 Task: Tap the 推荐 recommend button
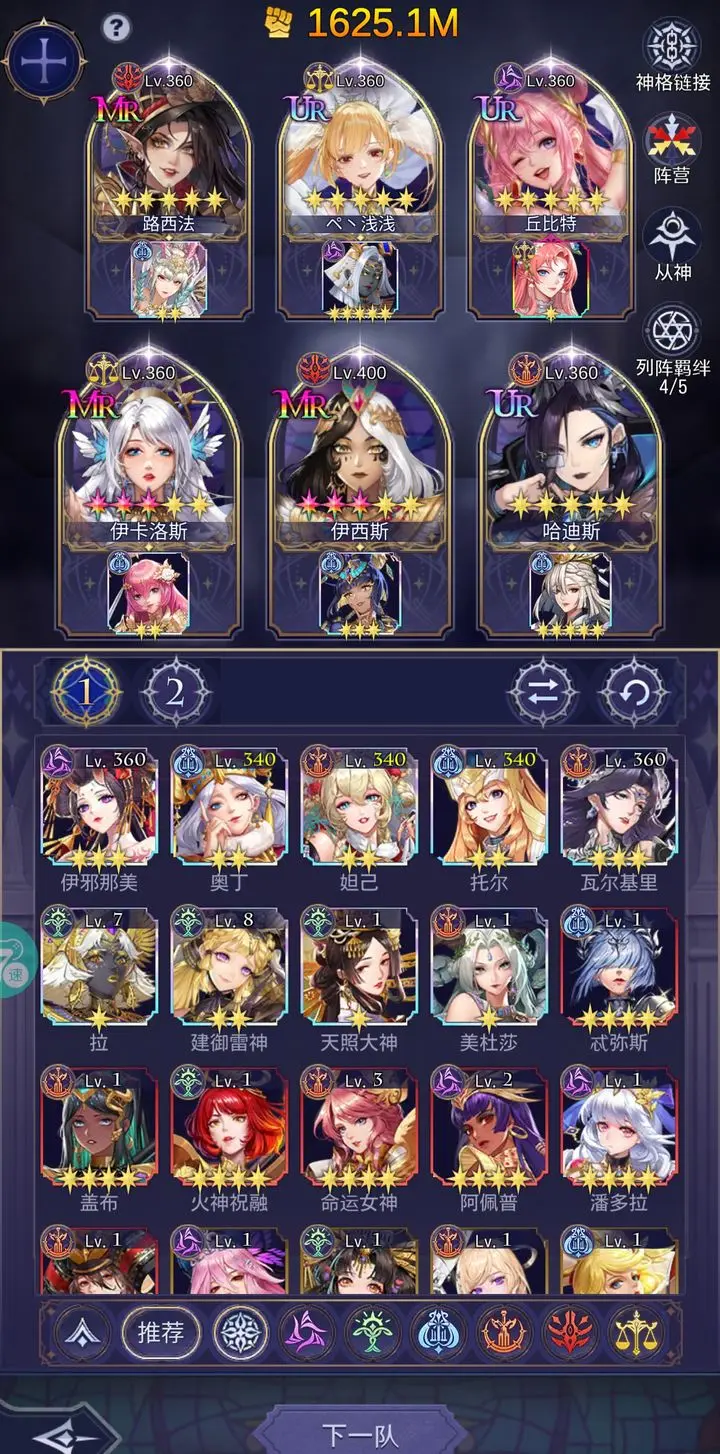coord(161,1333)
